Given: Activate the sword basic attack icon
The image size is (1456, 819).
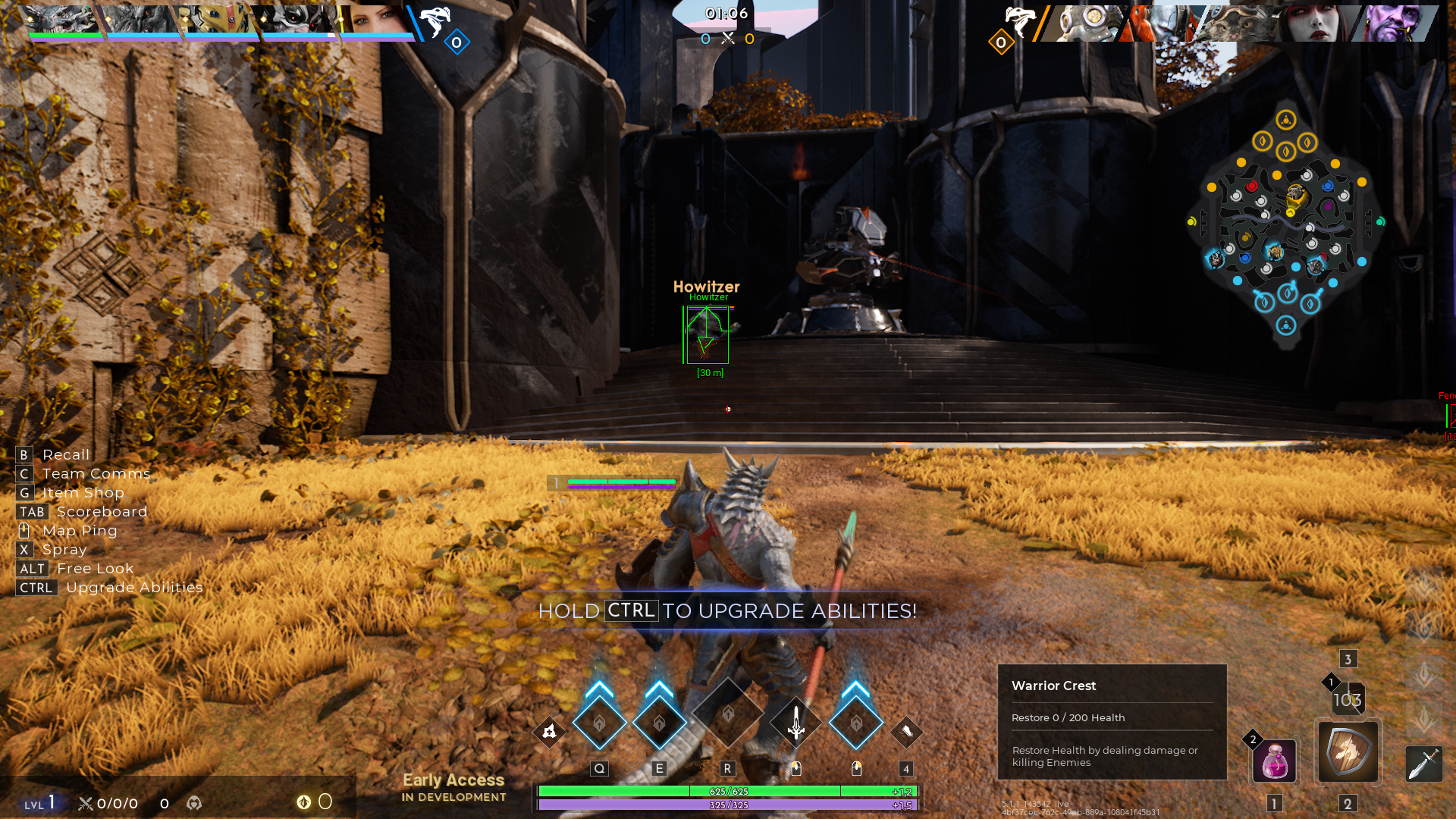Looking at the screenshot, I should [795, 723].
